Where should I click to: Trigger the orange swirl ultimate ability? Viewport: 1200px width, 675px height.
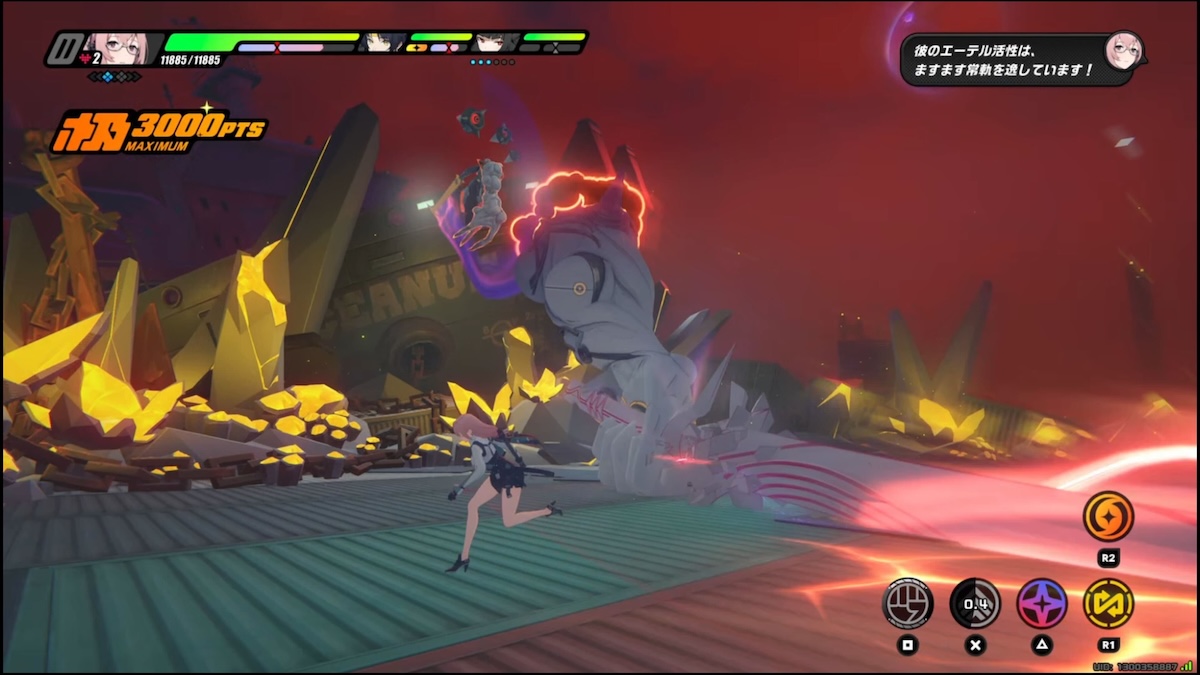tap(1108, 517)
